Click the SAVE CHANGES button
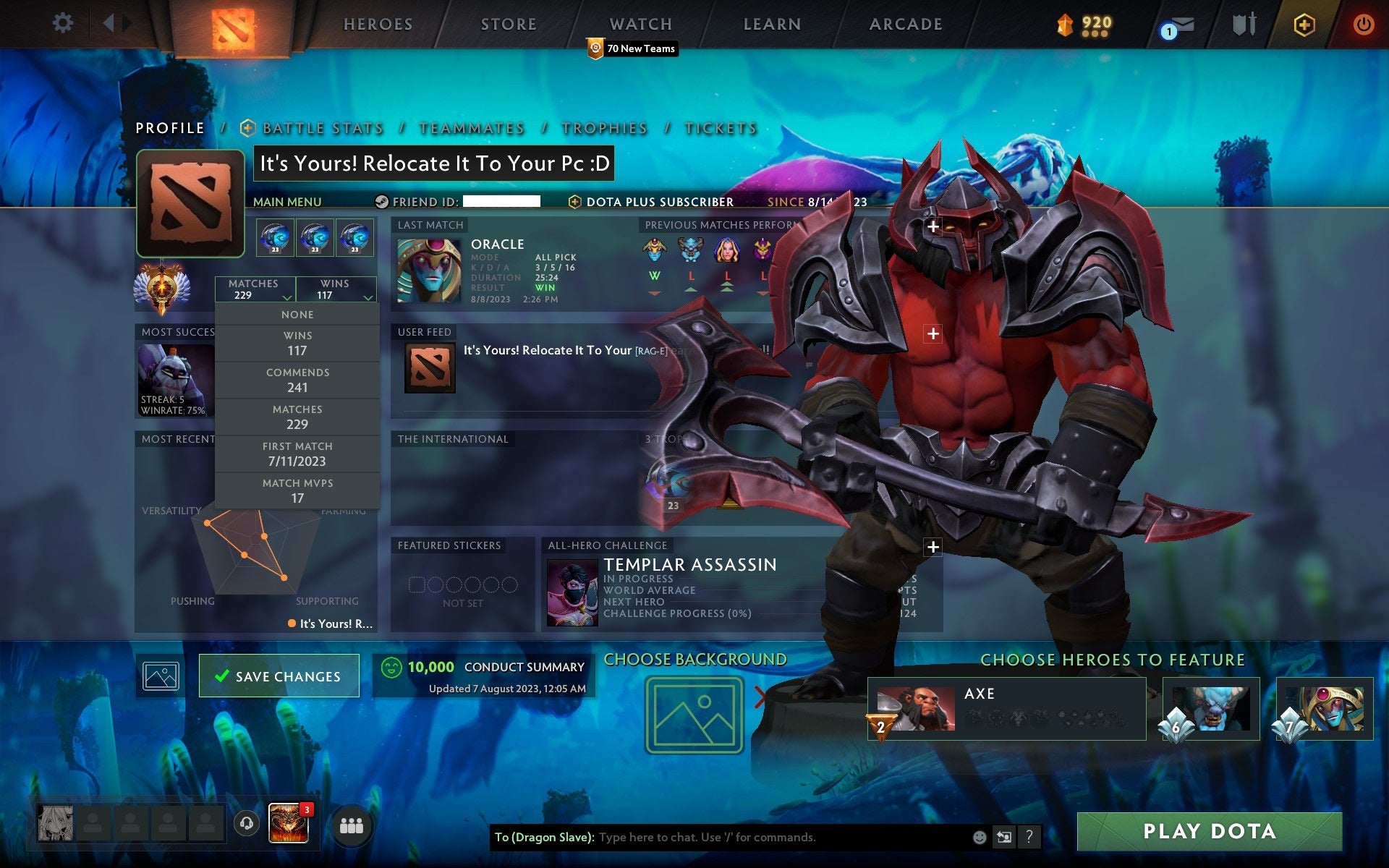Screen dimensions: 1389x868 pyautogui.click(x=279, y=676)
